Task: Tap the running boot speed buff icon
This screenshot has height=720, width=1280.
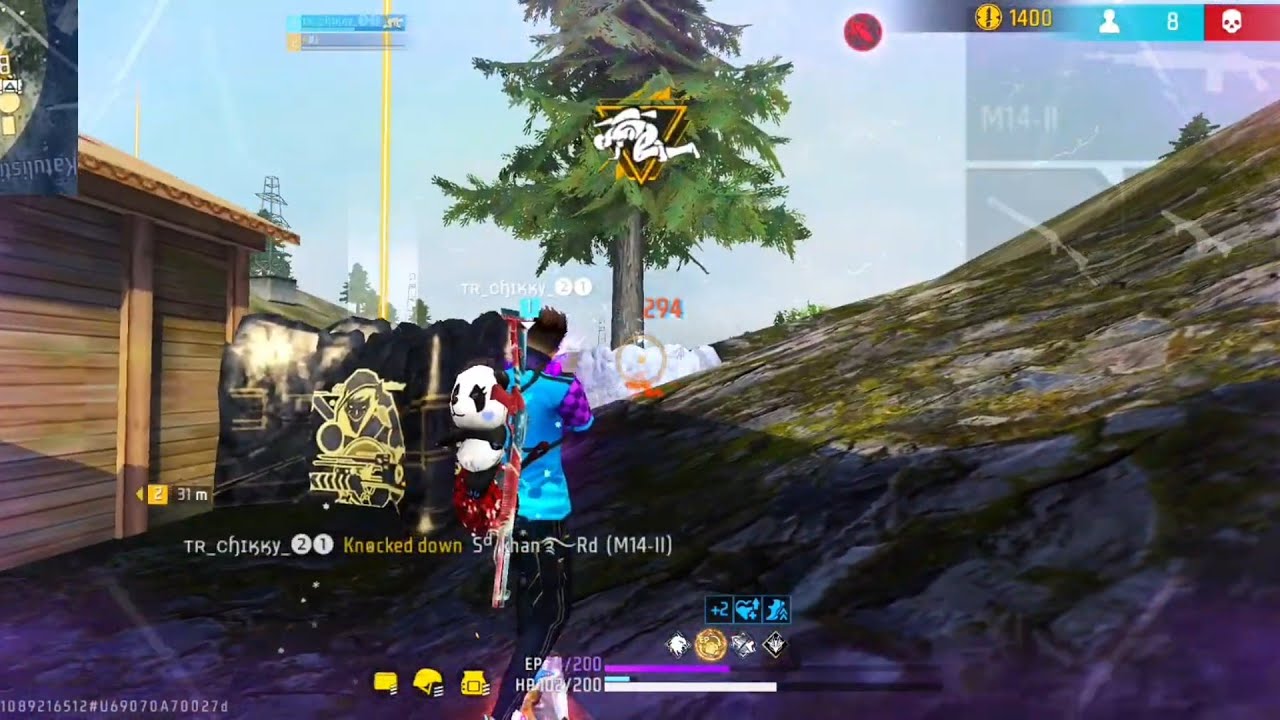Action: tap(776, 609)
